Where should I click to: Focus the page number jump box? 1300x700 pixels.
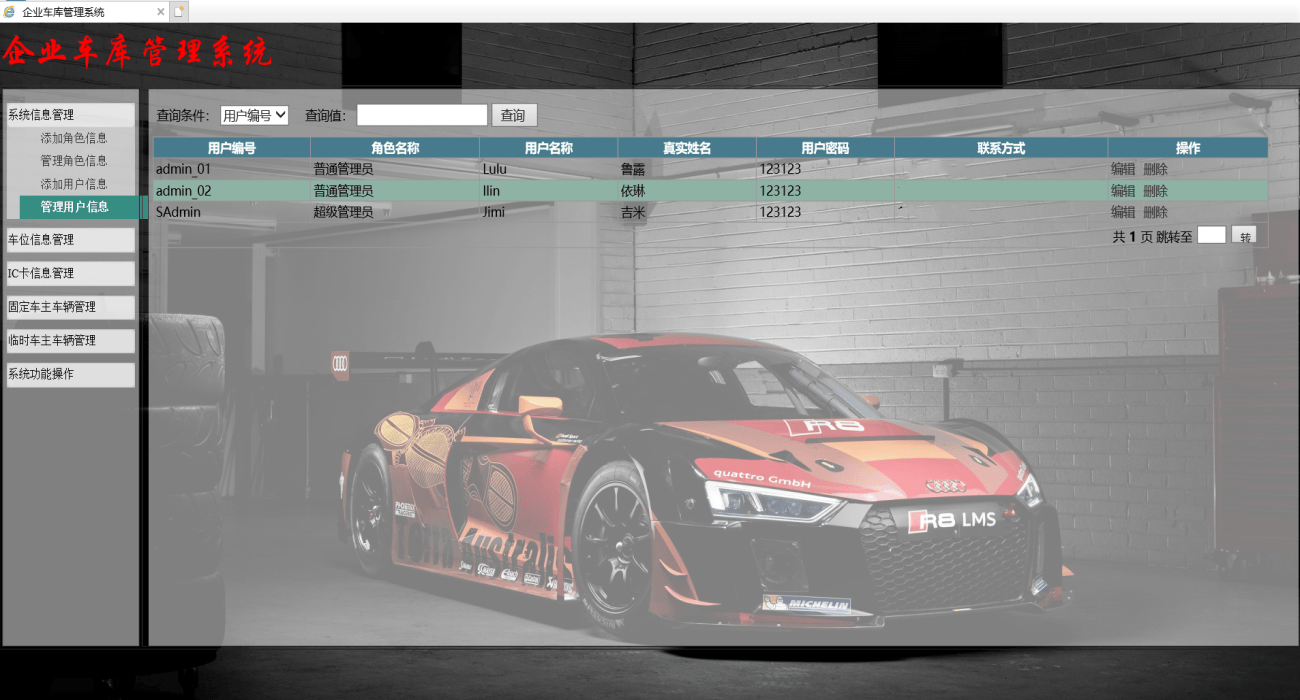[1211, 236]
